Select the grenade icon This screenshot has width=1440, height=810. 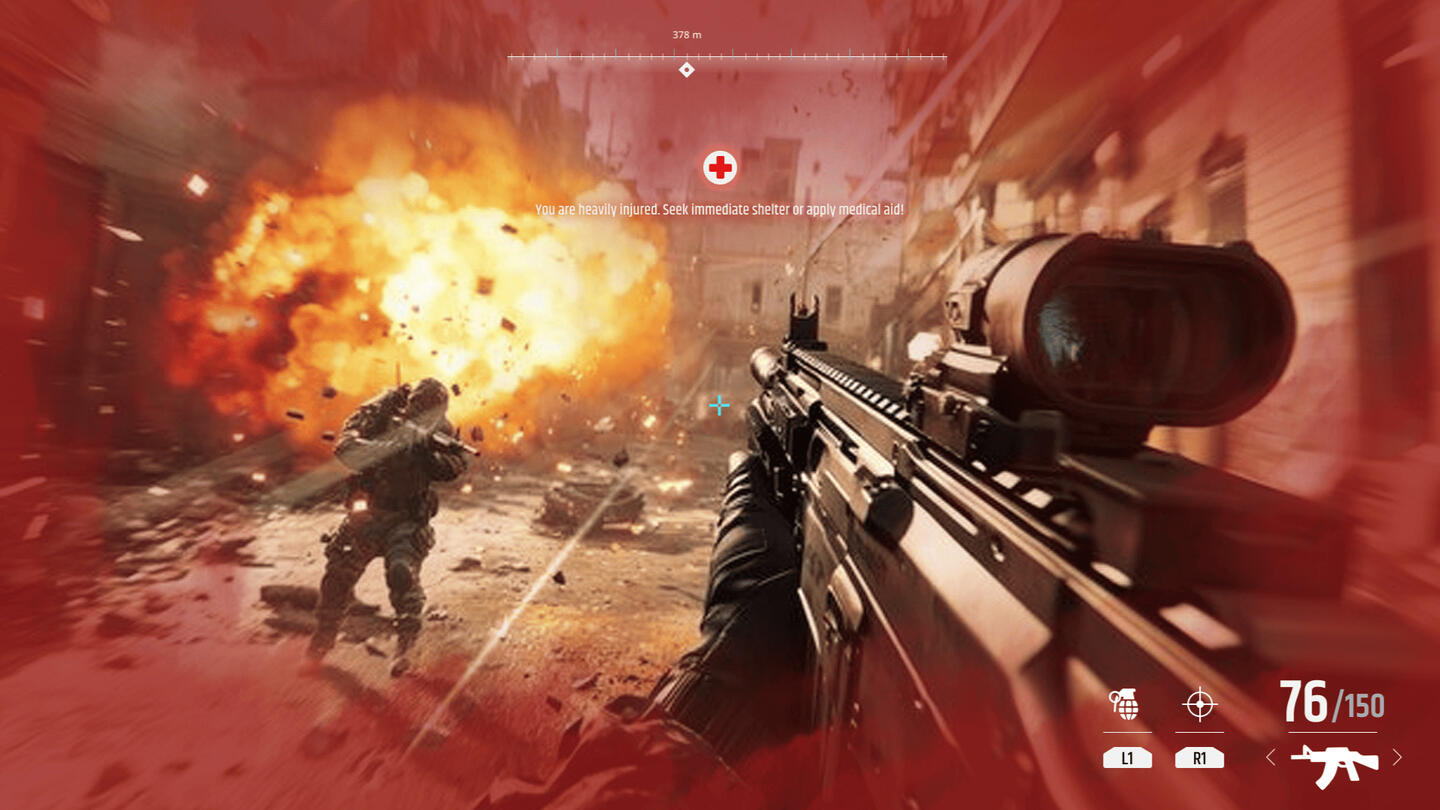coord(1126,705)
